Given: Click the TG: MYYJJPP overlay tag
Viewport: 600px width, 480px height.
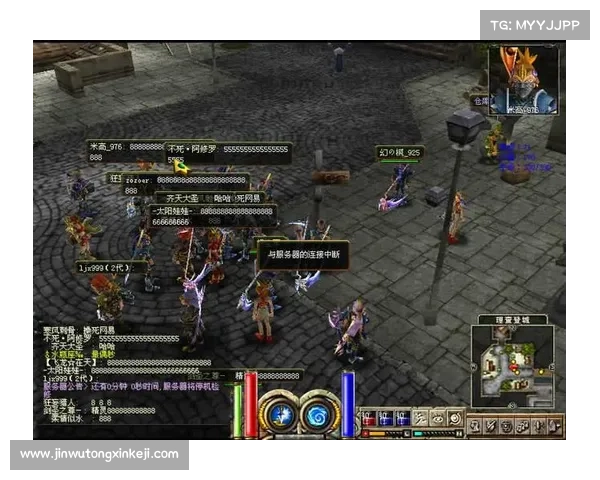Looking at the screenshot, I should coord(534,24).
